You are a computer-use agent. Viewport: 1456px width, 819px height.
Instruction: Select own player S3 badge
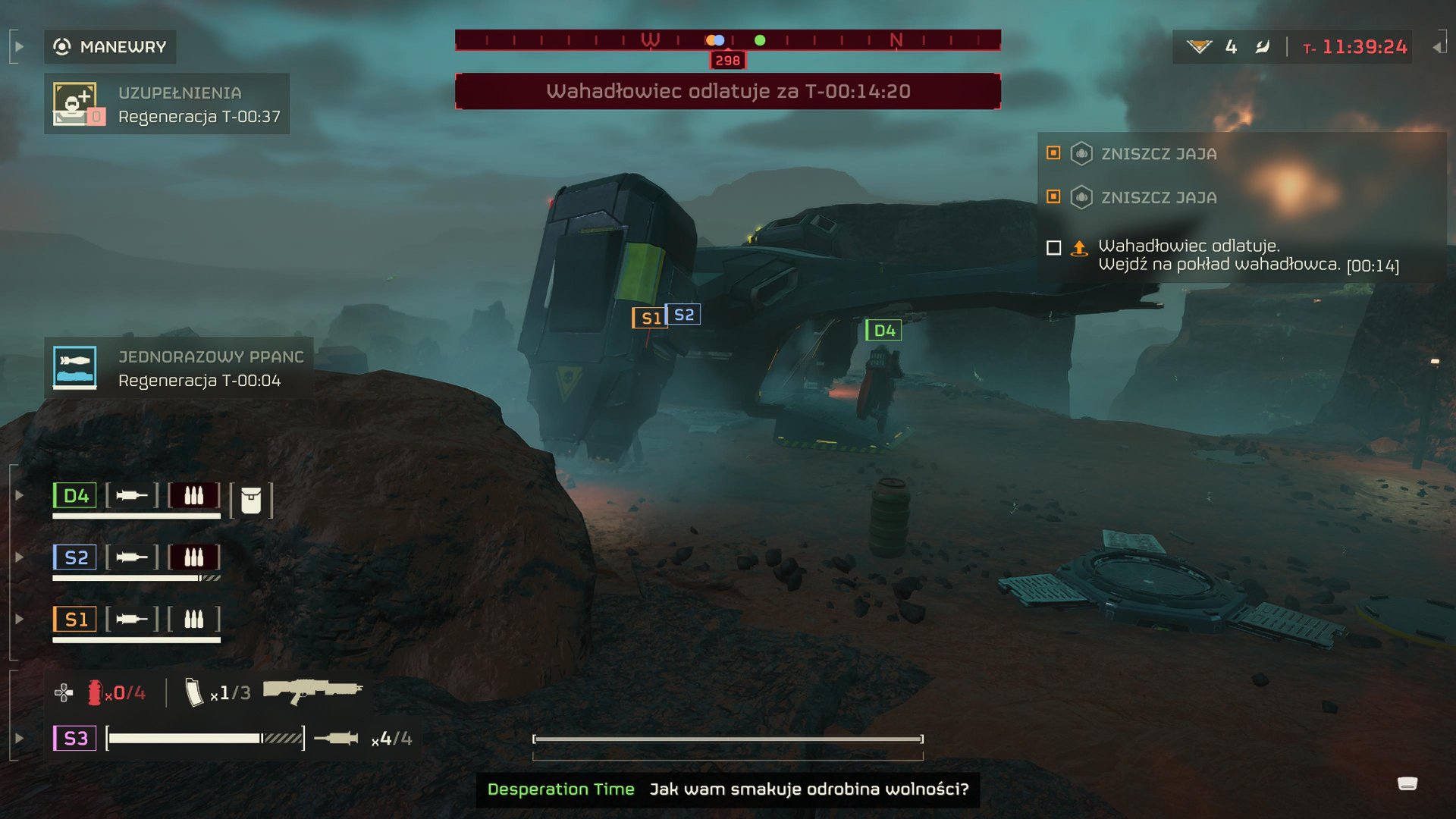tap(75, 738)
